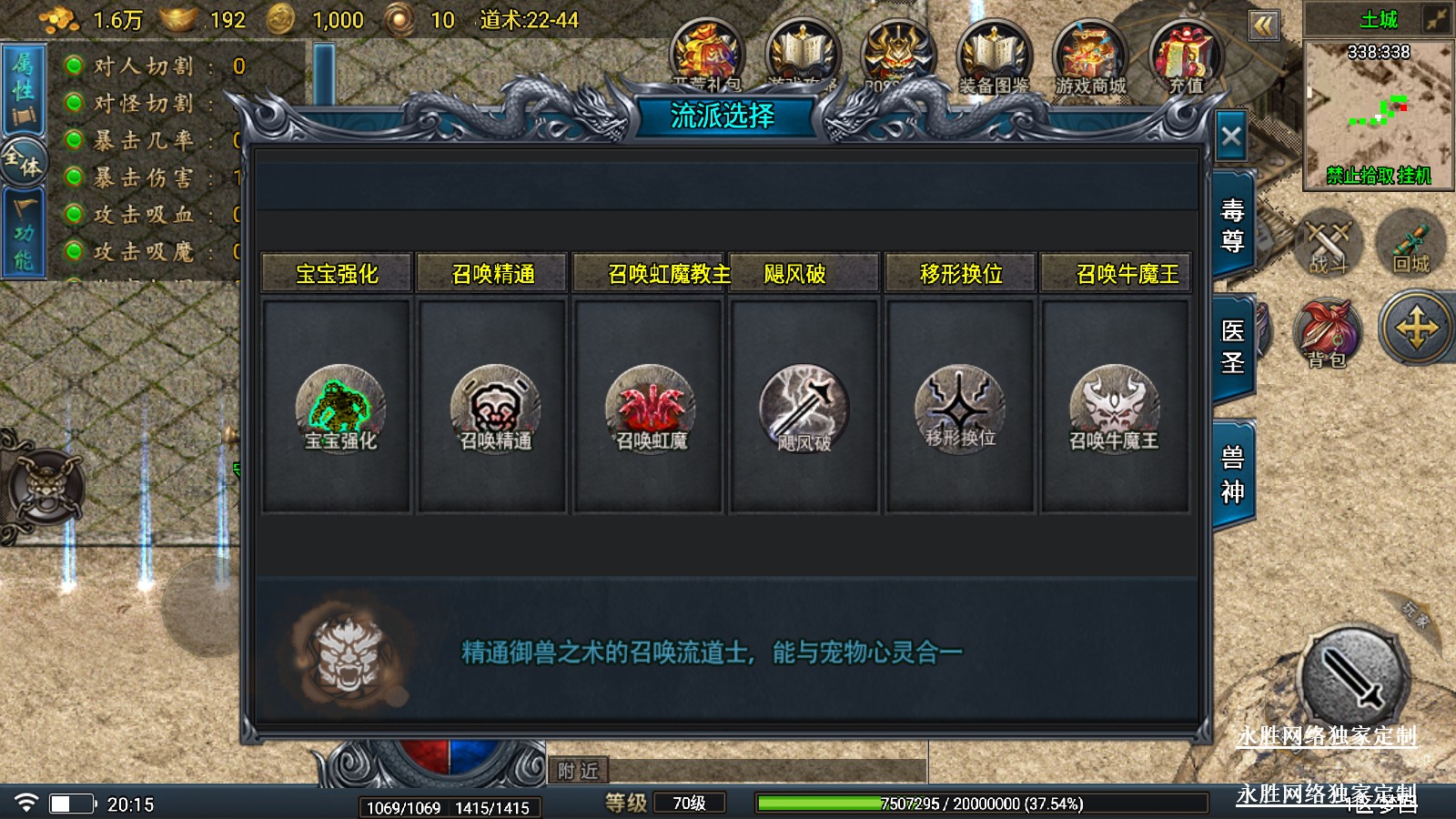Open the 附近 nearby chat channel

coord(578,771)
